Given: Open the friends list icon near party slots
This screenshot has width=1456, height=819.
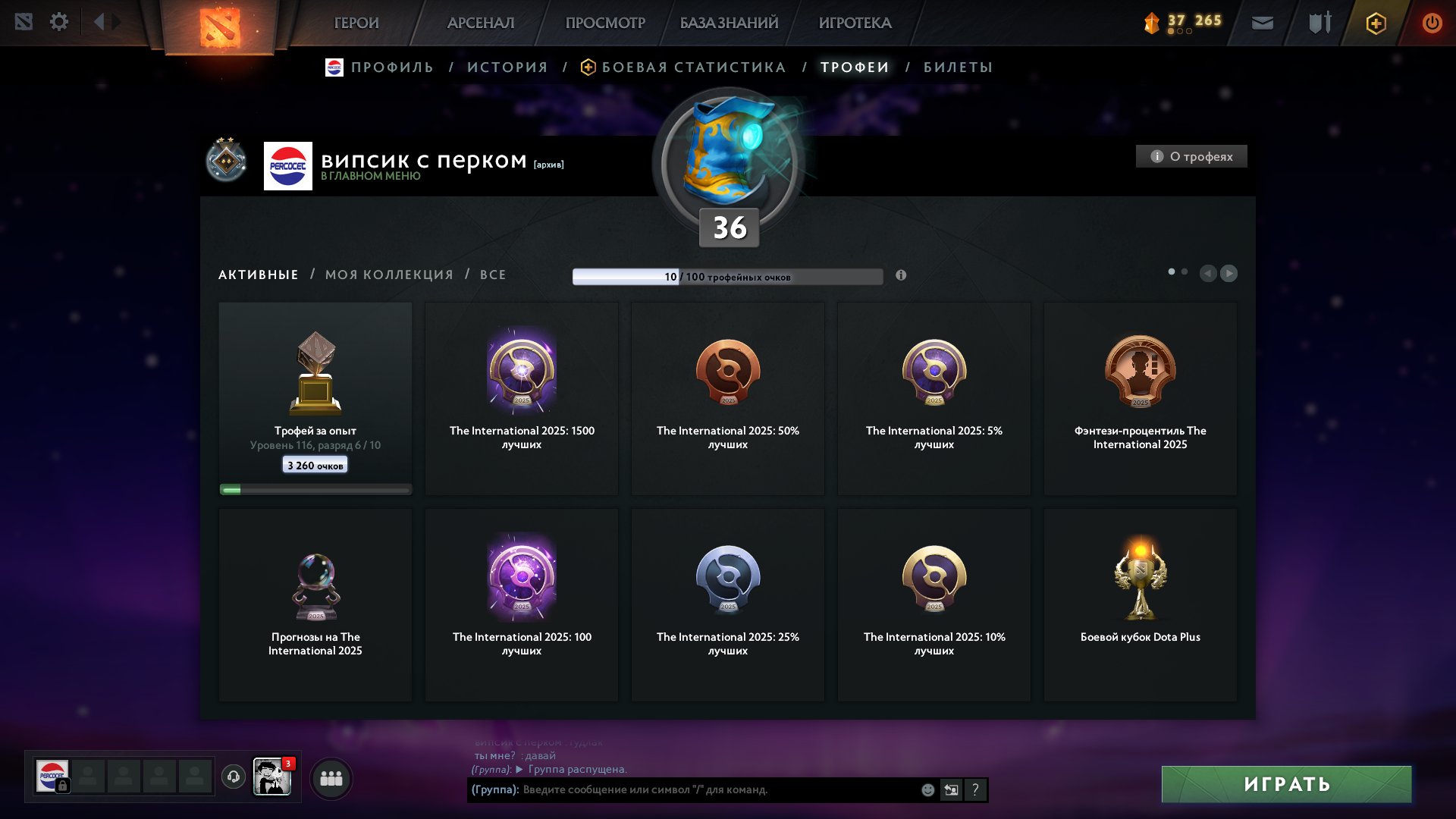Looking at the screenshot, I should (331, 779).
